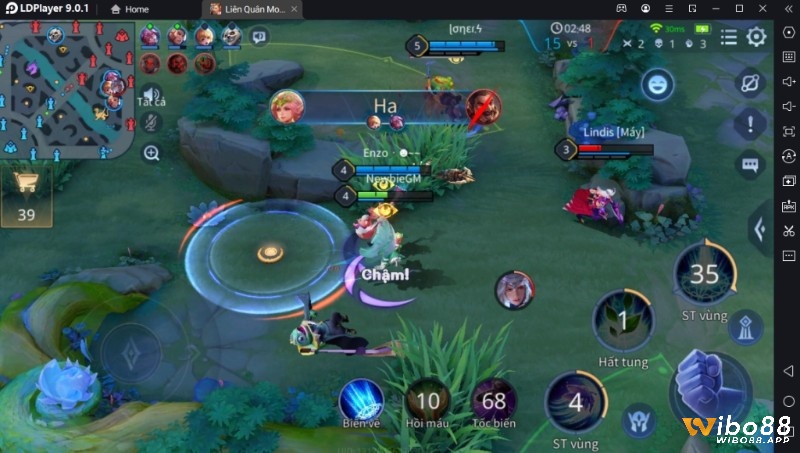
Task: Open the settings gear menu
Action: coord(757,38)
